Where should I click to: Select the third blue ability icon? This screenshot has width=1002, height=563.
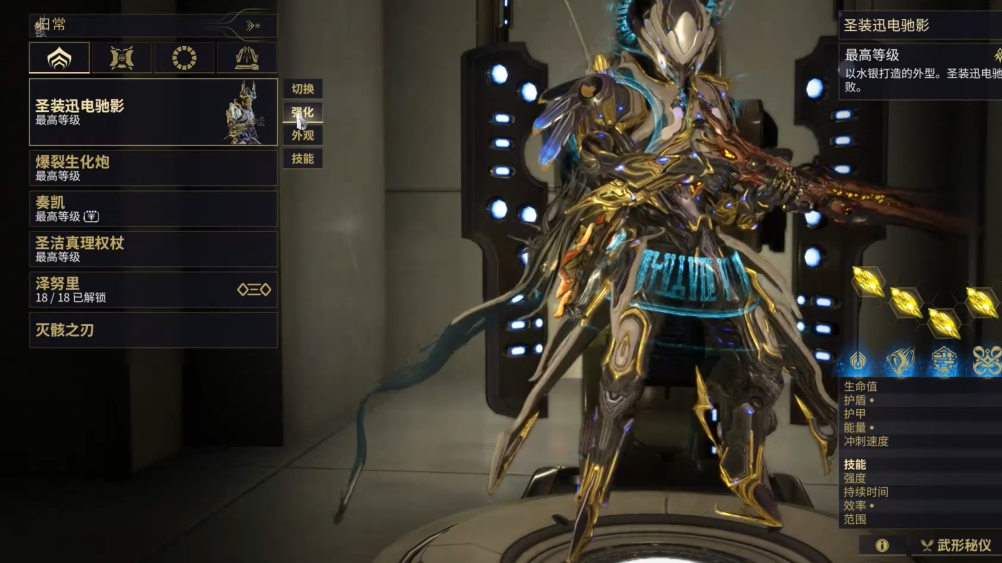pos(944,360)
